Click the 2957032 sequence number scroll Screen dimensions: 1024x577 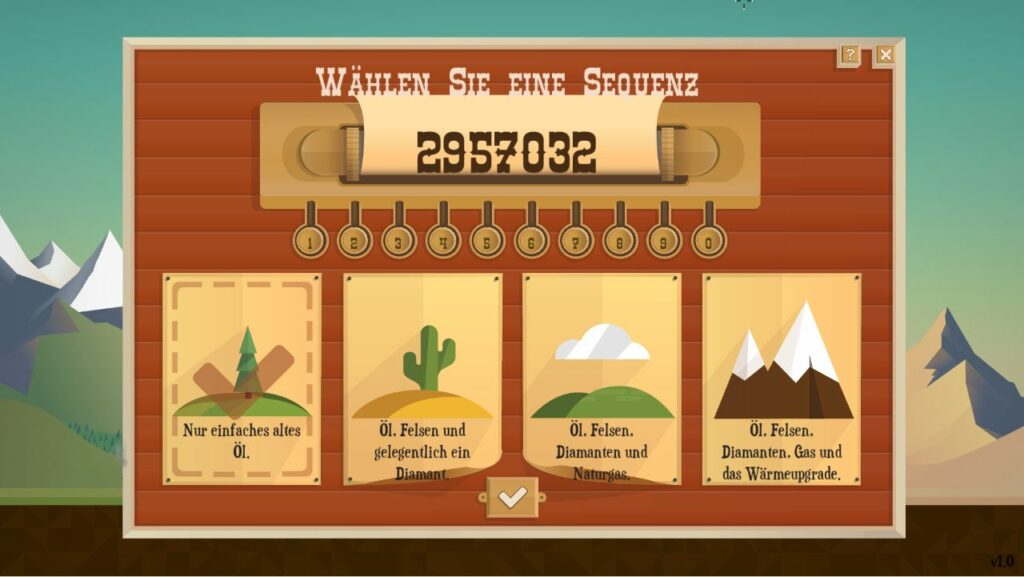click(507, 152)
